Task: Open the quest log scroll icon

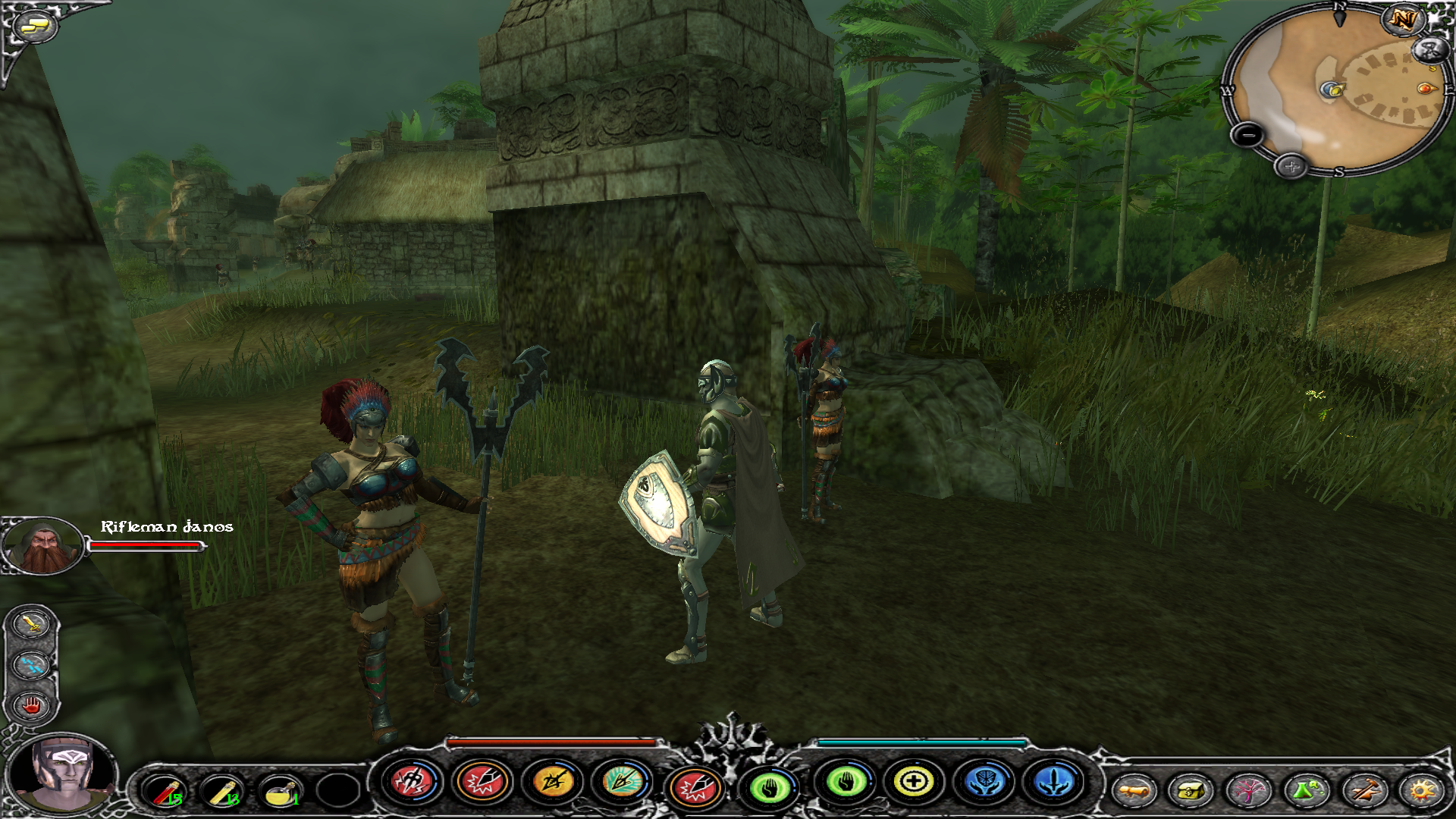Action: (1134, 792)
